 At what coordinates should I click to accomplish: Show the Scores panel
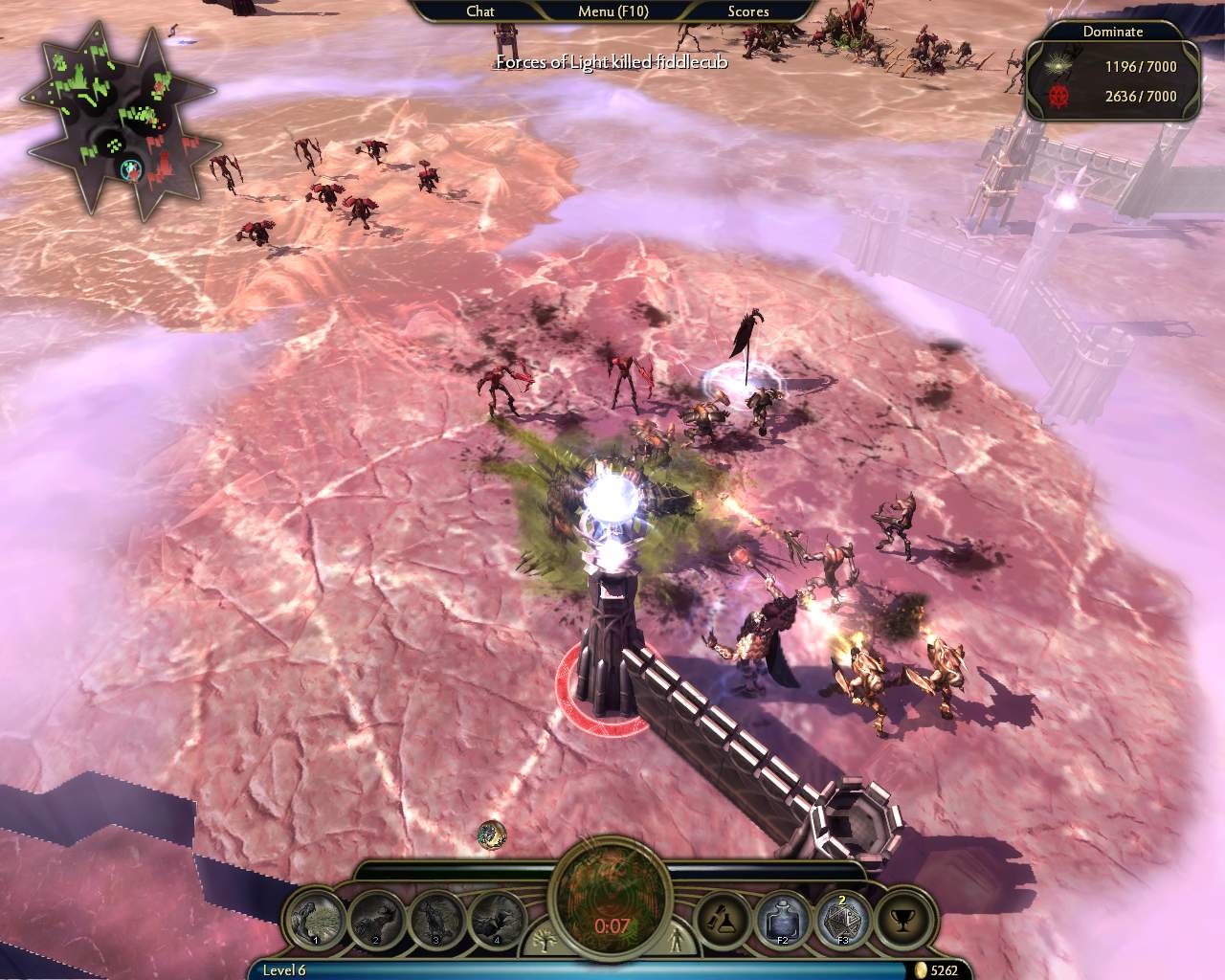pos(747,11)
